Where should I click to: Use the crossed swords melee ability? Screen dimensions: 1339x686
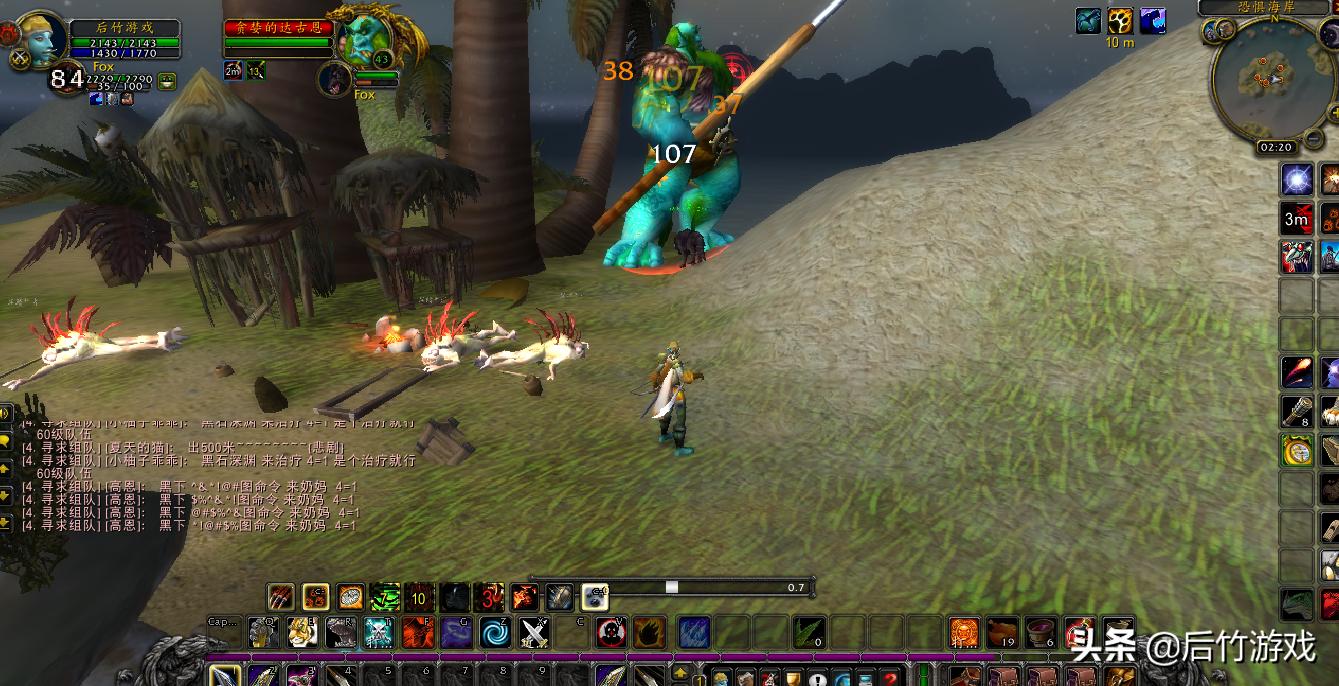pos(534,632)
